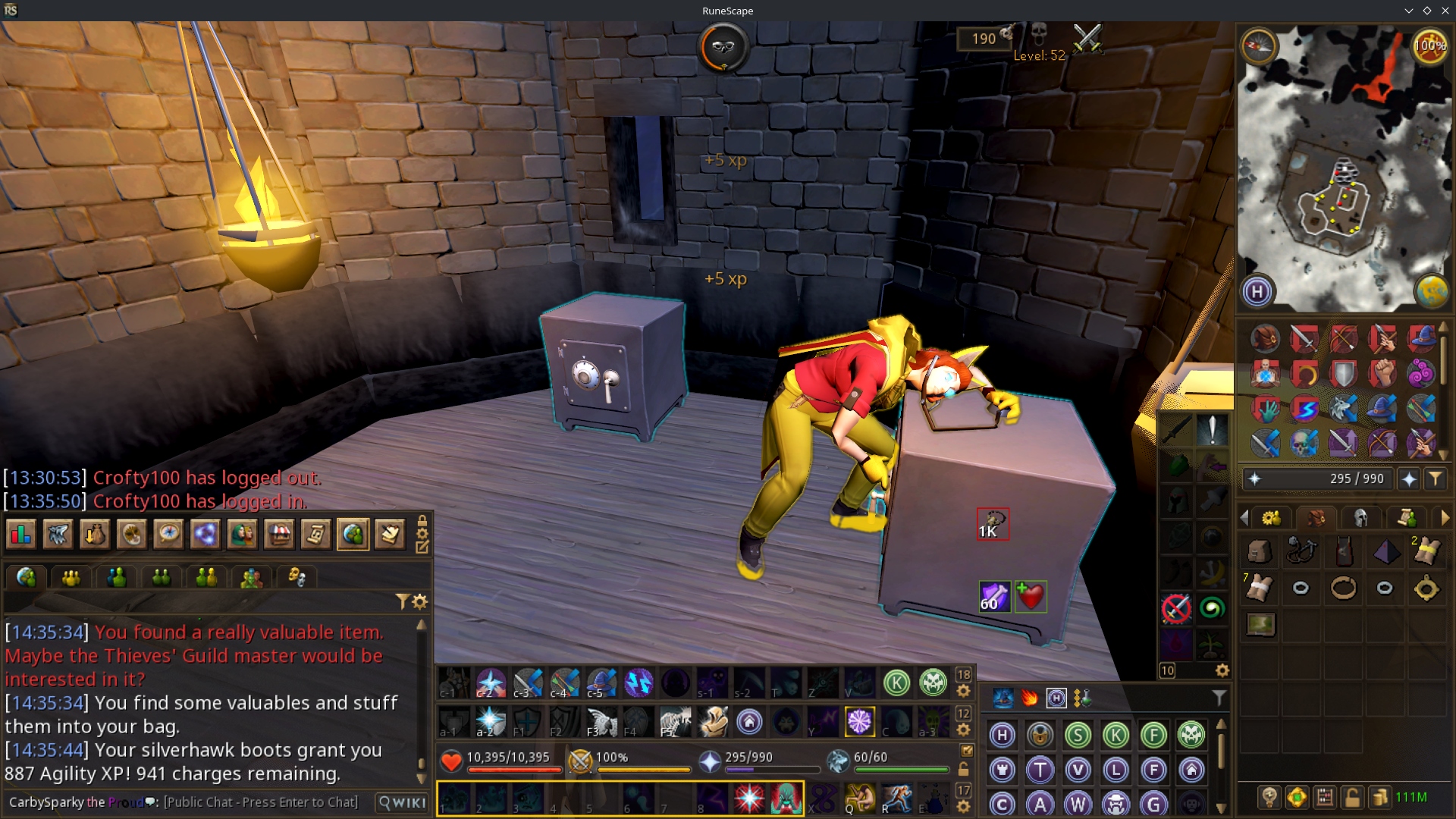The width and height of the screenshot is (1456, 819).
Task: Switch to the gold group chat tab
Action: coord(71,578)
